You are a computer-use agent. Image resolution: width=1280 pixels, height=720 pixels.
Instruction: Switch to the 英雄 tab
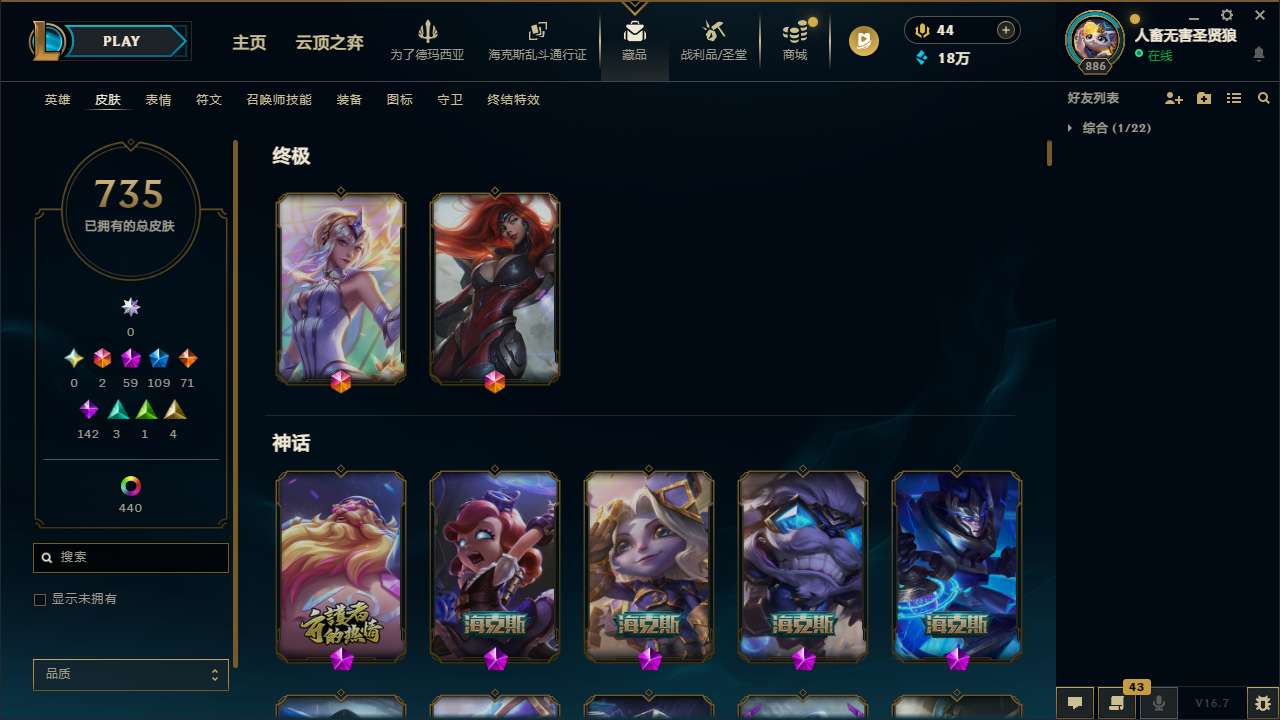pos(57,100)
